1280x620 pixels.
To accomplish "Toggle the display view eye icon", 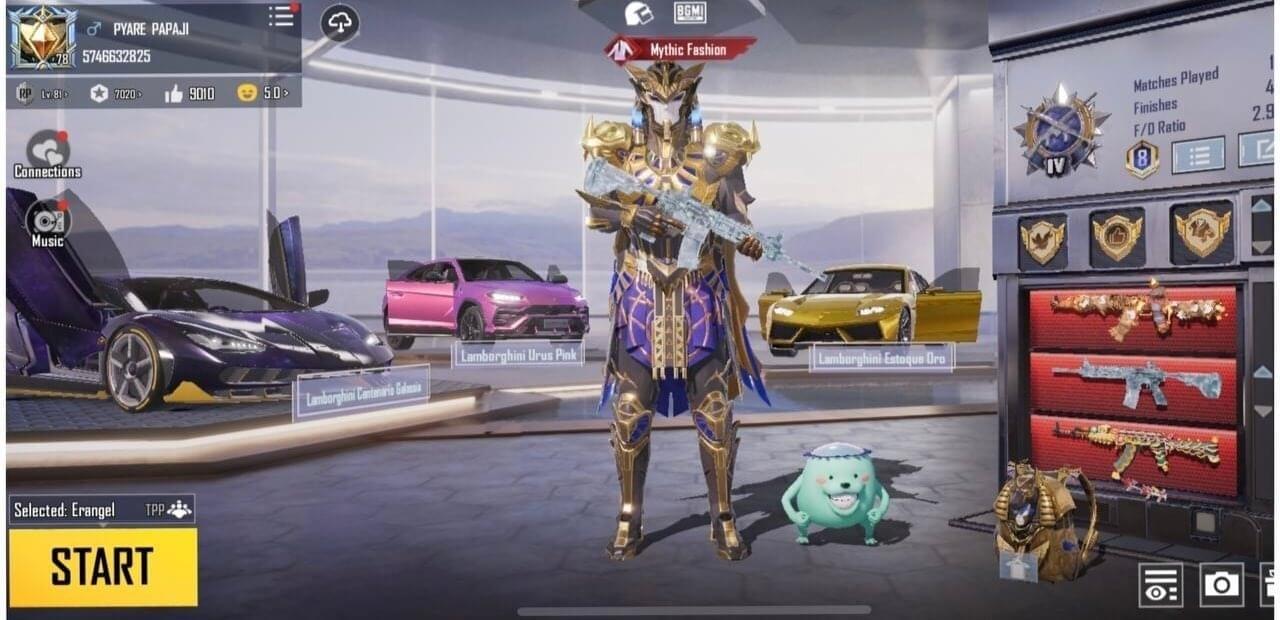I will point(1160,584).
